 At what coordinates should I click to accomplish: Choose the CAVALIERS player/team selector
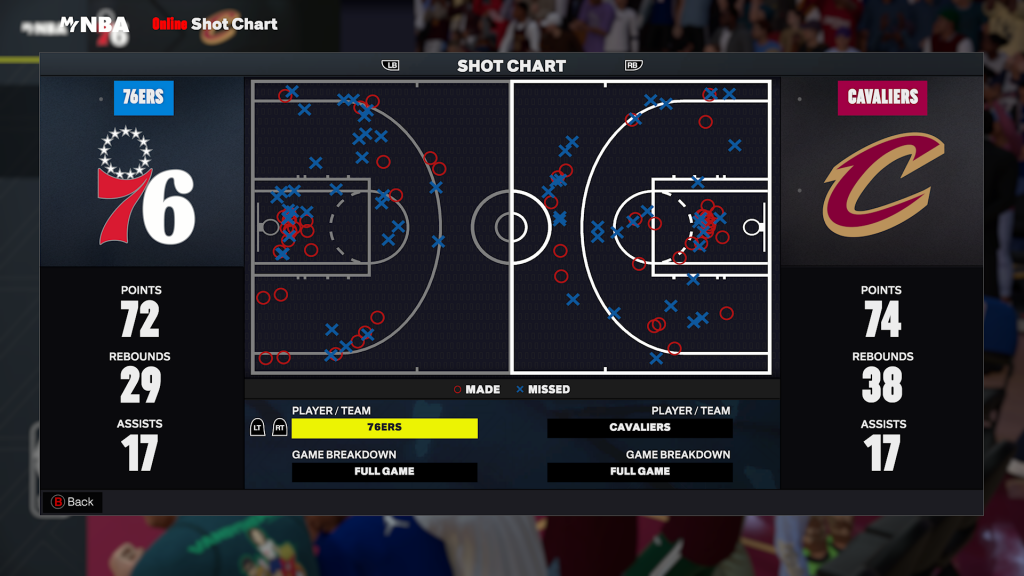640,428
